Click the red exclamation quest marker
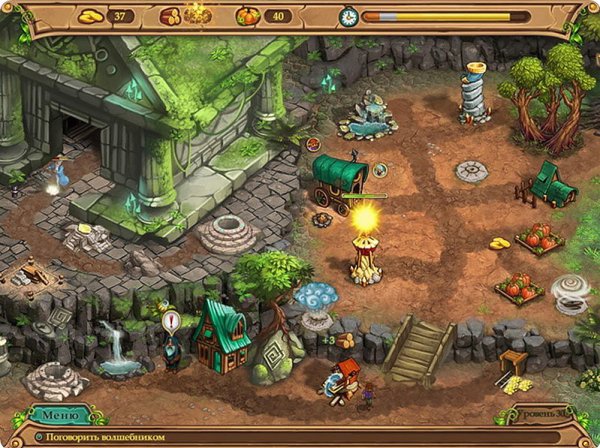600x448 pixels. 170,323
